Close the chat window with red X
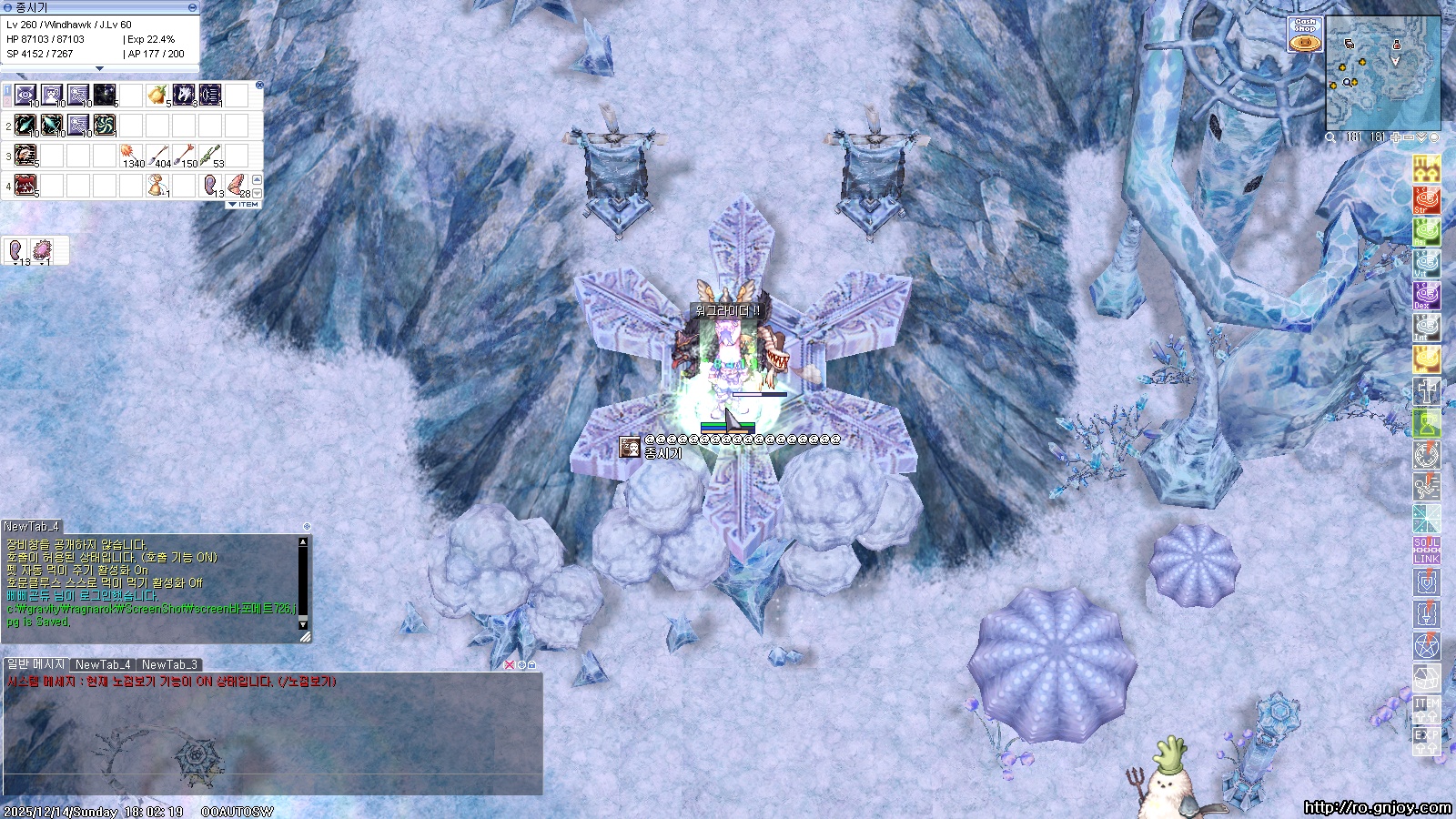 coord(510,665)
